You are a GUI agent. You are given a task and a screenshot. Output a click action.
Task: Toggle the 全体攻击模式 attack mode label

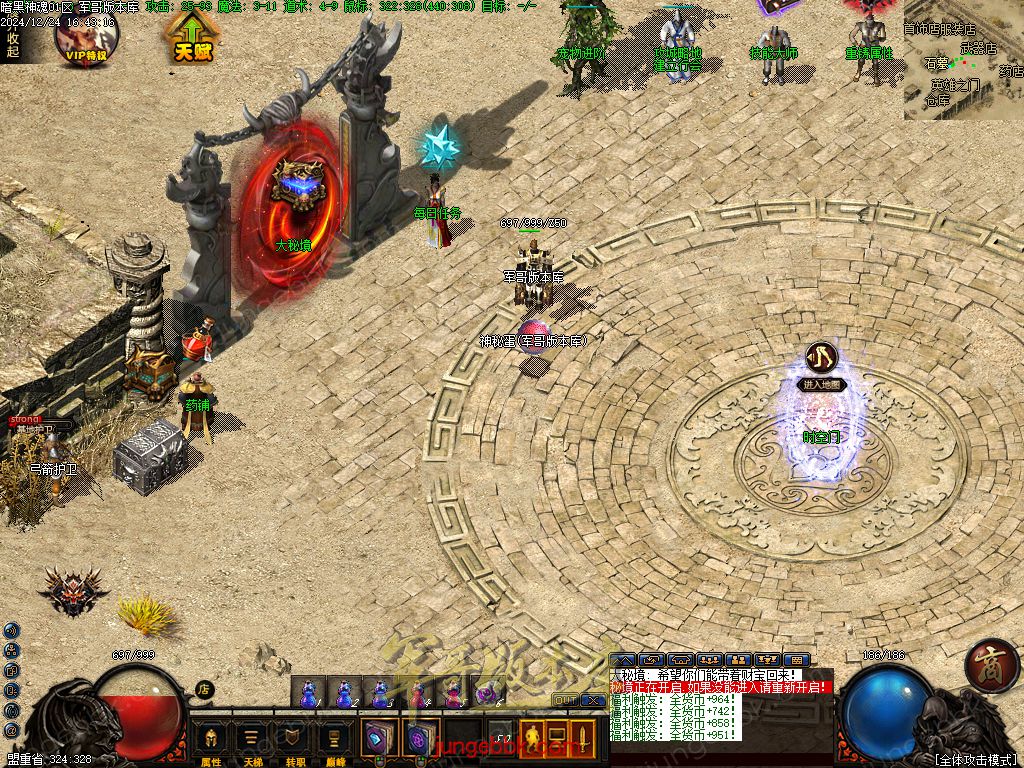(974, 759)
